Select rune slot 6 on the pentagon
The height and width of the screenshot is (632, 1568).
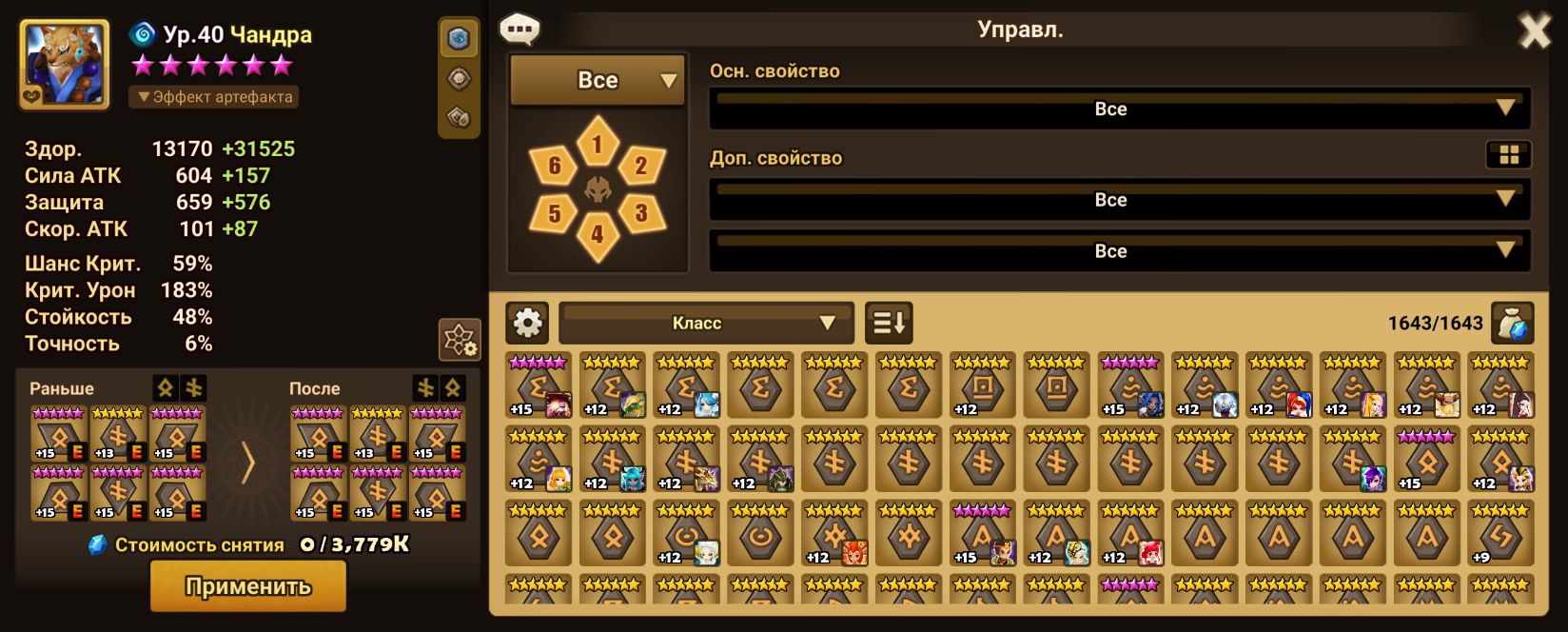[x=555, y=167]
